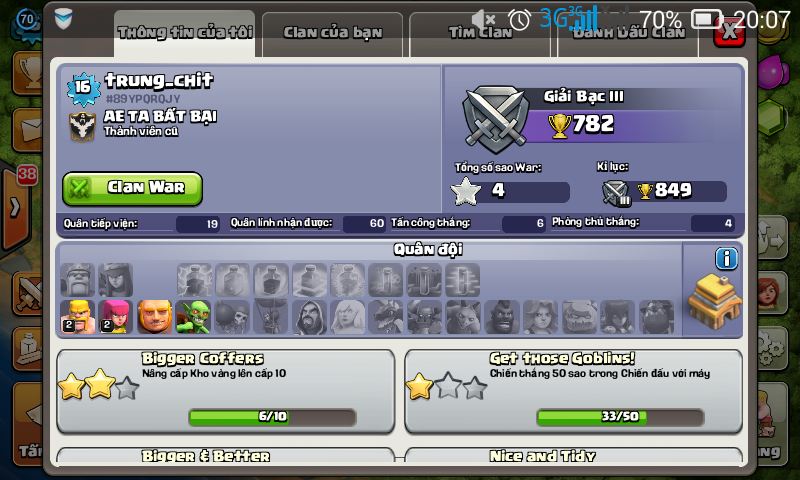The width and height of the screenshot is (800, 480).
Task: Click the Town Hall icon in army panel
Action: 714,301
